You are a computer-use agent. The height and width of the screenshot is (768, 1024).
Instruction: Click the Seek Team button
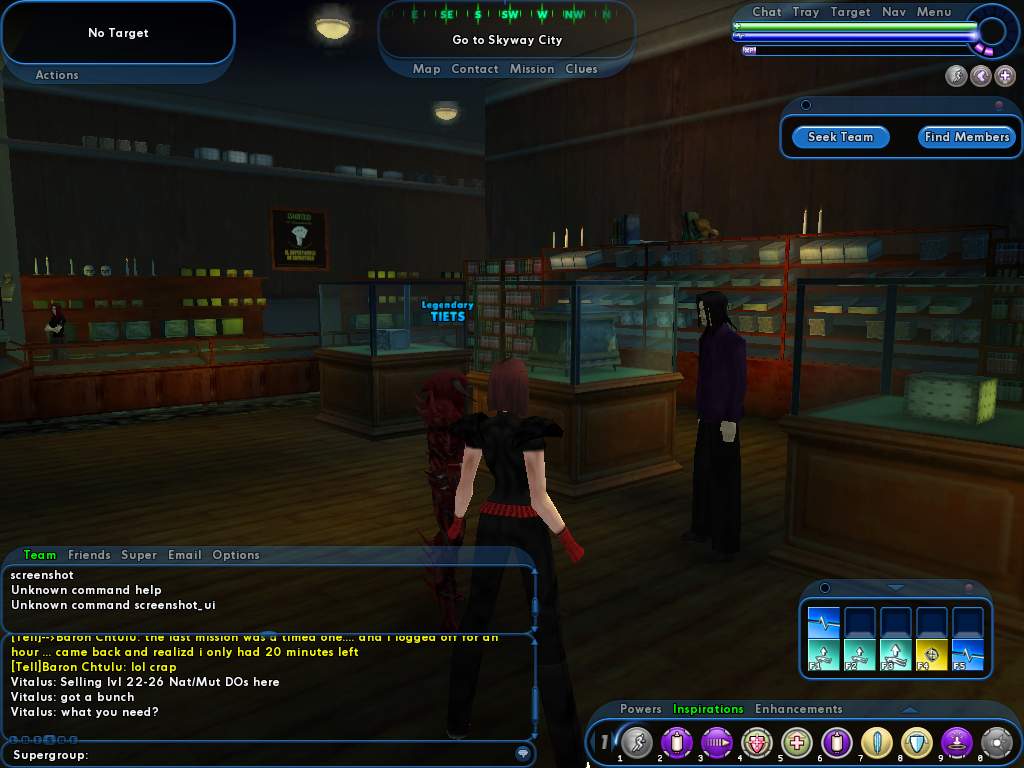[x=840, y=137]
